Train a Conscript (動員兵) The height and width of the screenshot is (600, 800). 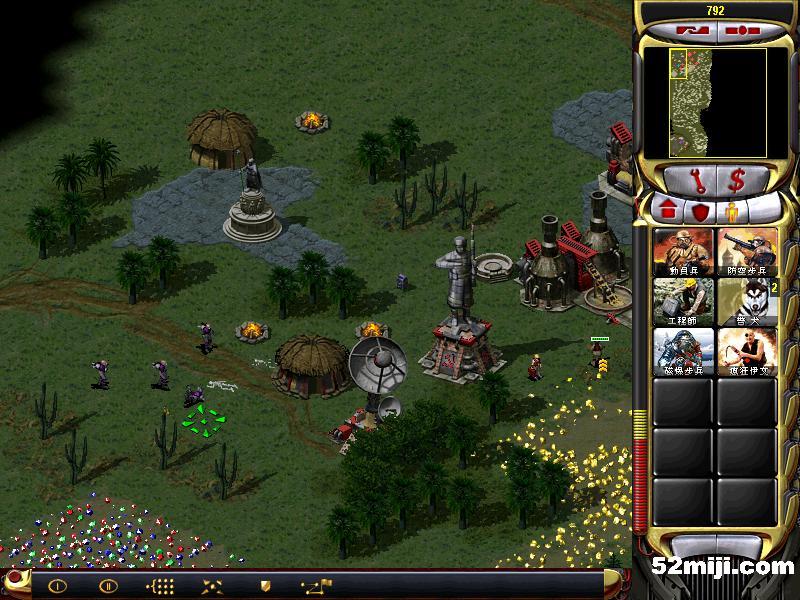click(x=684, y=251)
